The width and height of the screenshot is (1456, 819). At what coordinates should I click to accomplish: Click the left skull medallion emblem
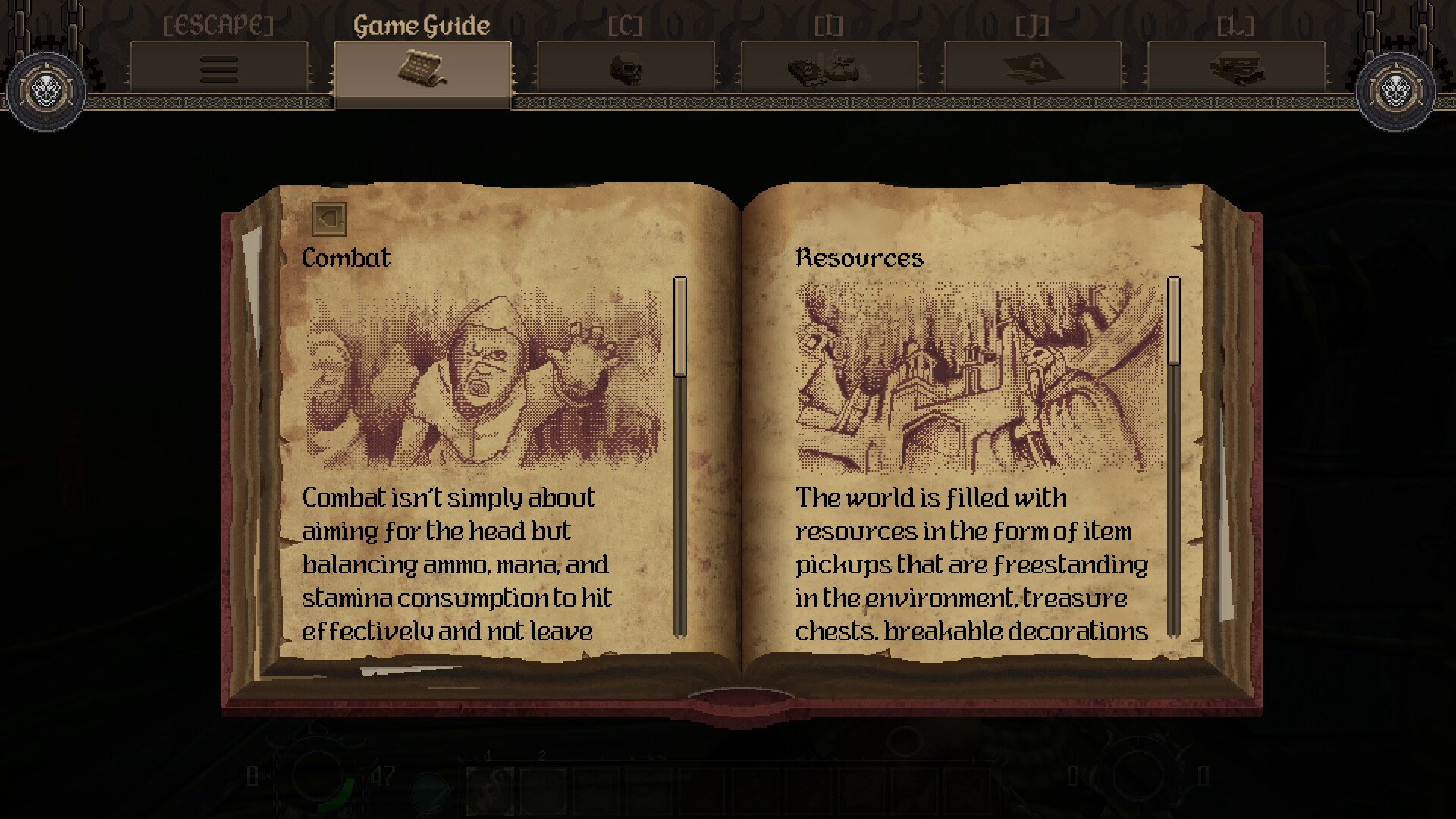click(45, 92)
